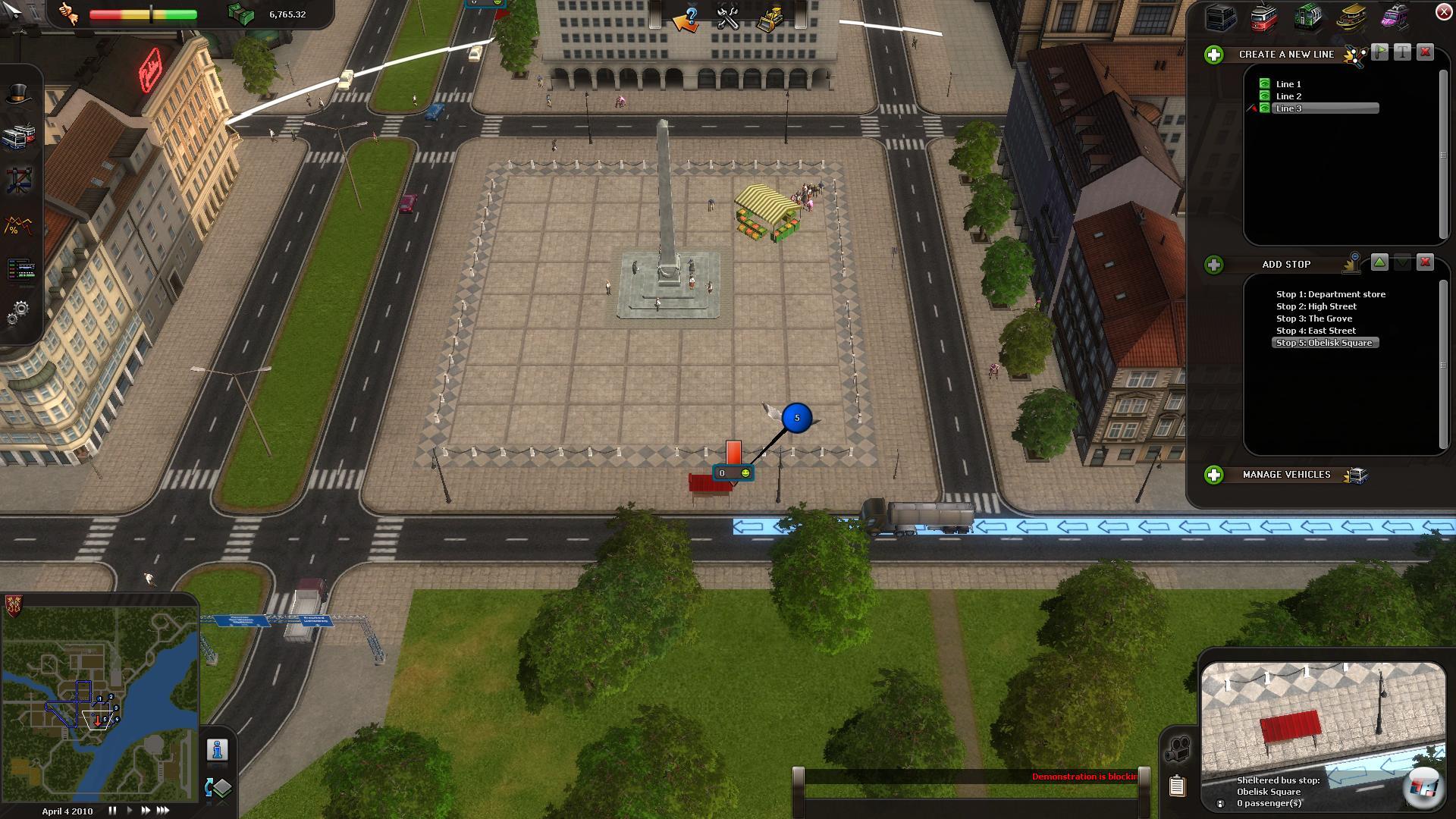Set the game to fastest speed
Viewport: 1456px width, 819px height.
point(163,811)
